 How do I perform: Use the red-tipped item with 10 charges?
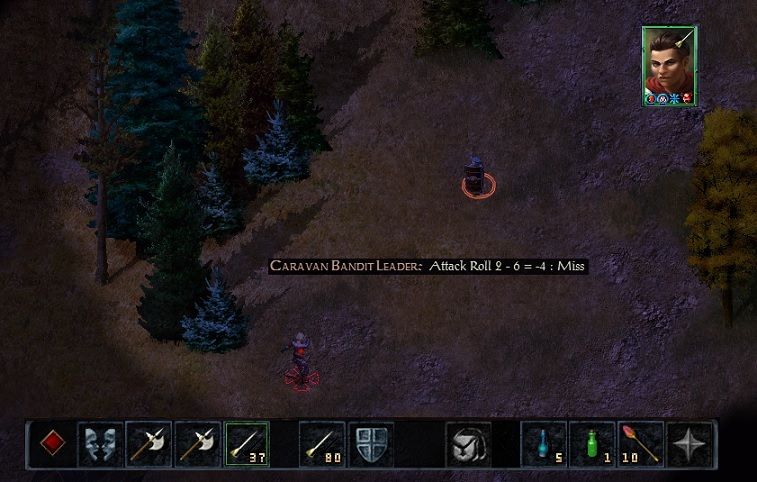(640, 443)
